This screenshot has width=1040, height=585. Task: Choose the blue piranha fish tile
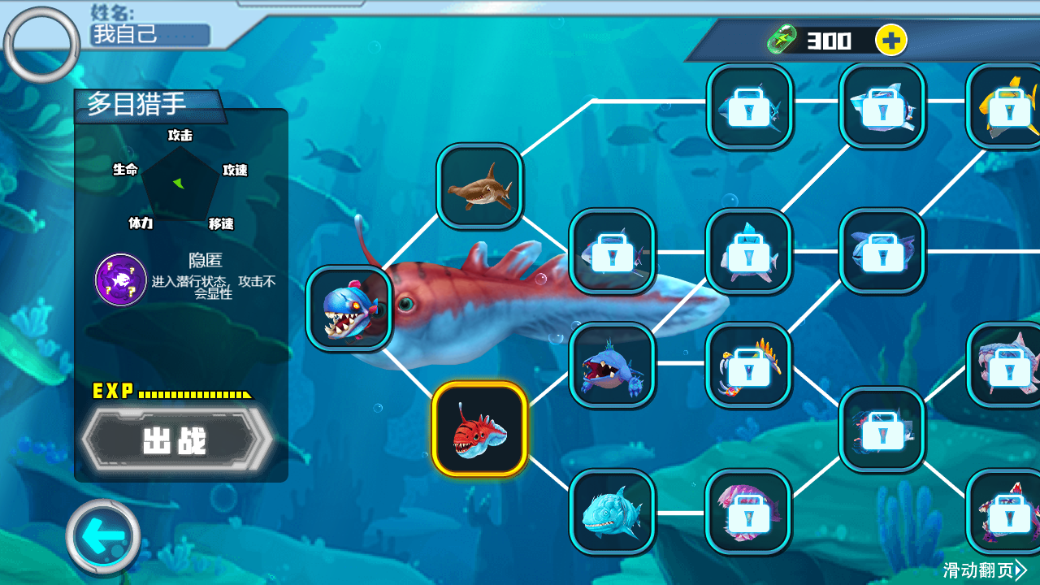click(x=349, y=308)
